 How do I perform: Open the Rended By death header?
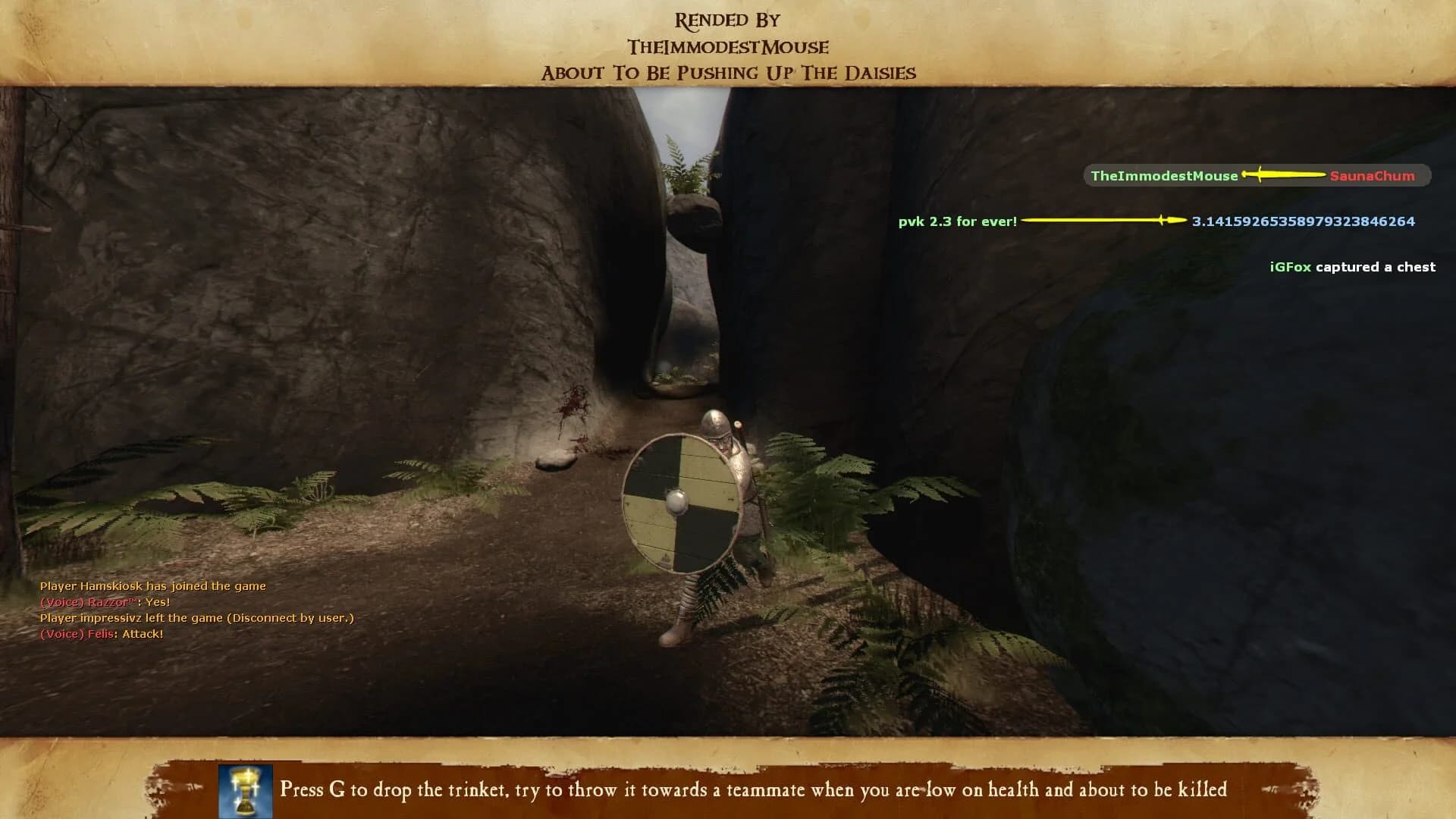click(726, 19)
